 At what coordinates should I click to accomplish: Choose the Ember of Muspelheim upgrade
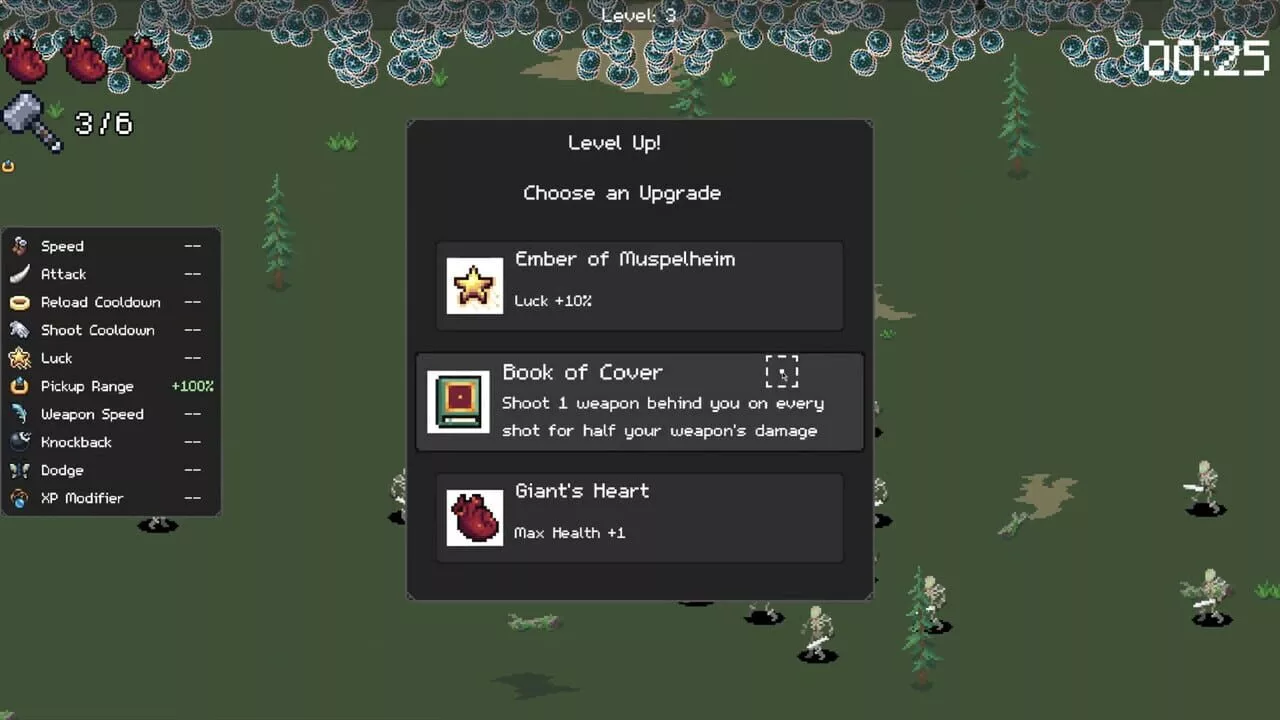(x=639, y=286)
